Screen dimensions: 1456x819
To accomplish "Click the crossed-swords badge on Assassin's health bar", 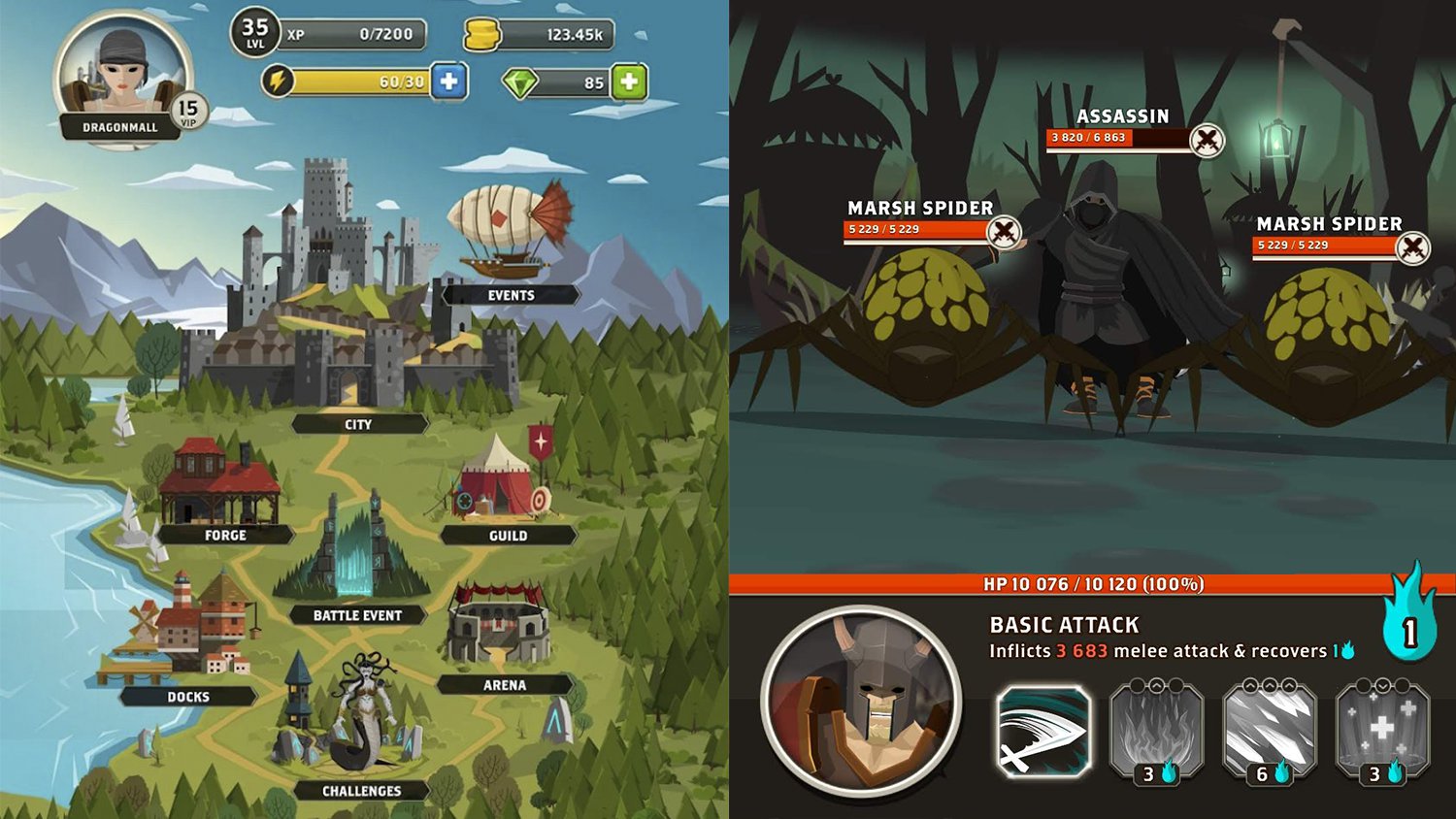I will point(1207,138).
